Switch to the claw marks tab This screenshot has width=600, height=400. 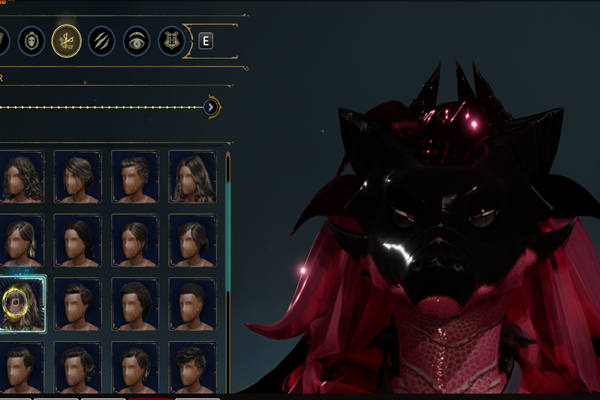(102, 42)
